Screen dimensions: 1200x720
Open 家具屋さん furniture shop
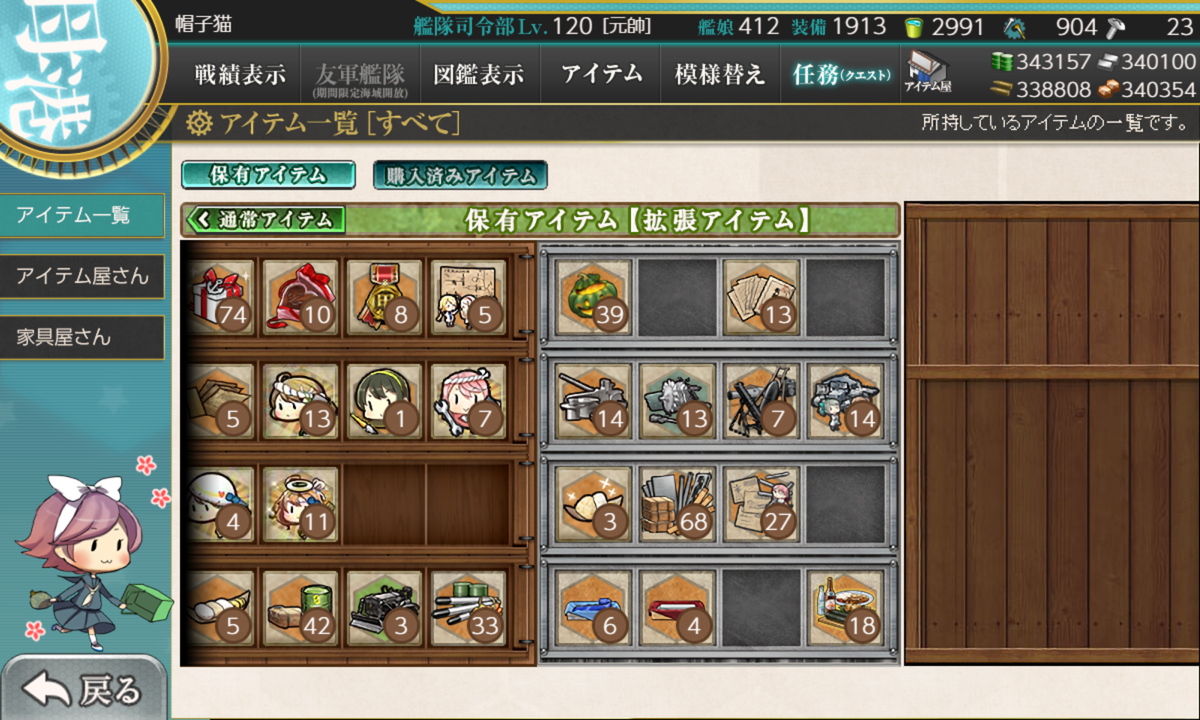pyautogui.click(x=82, y=337)
